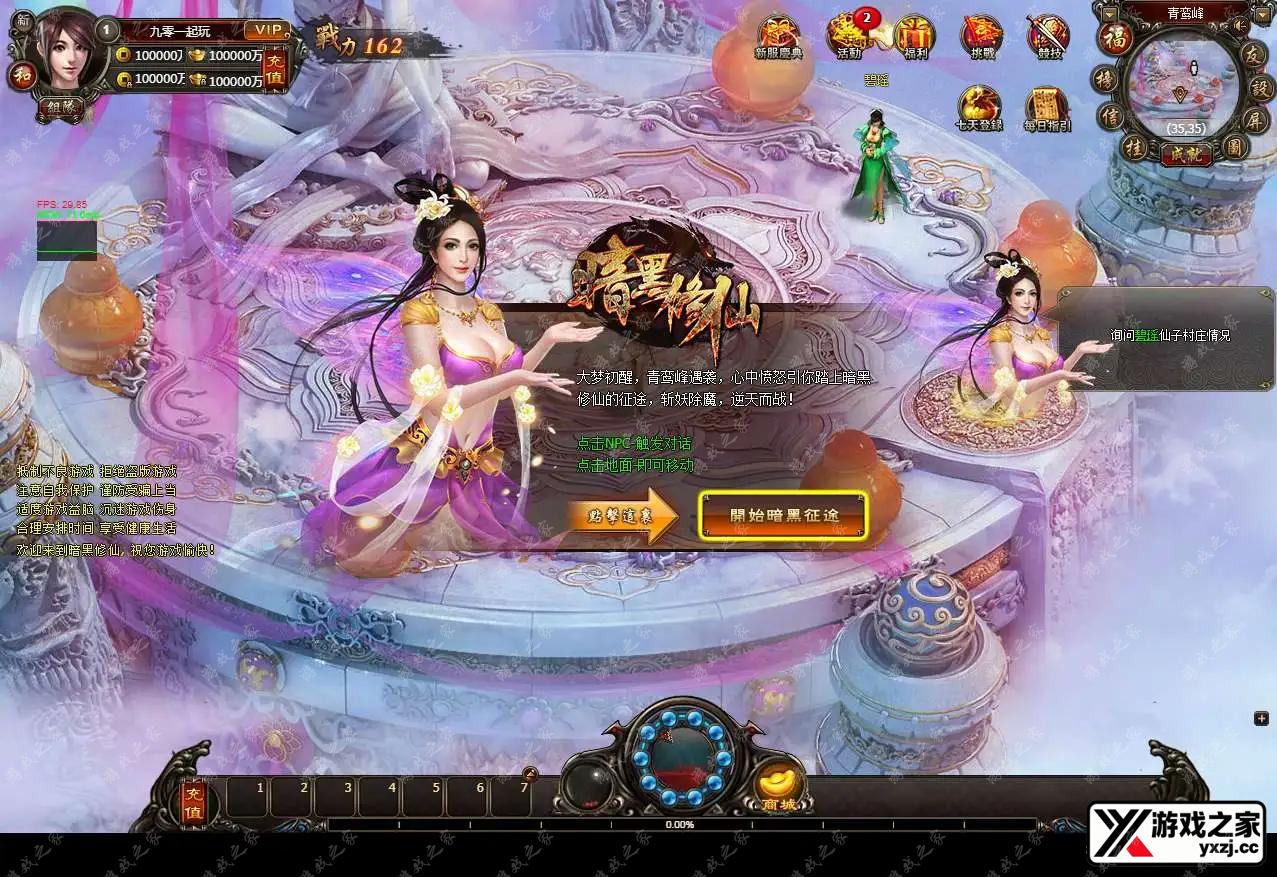The image size is (1277, 877).
Task: Open the 七天登錄 login reward icon
Action: 979,108
